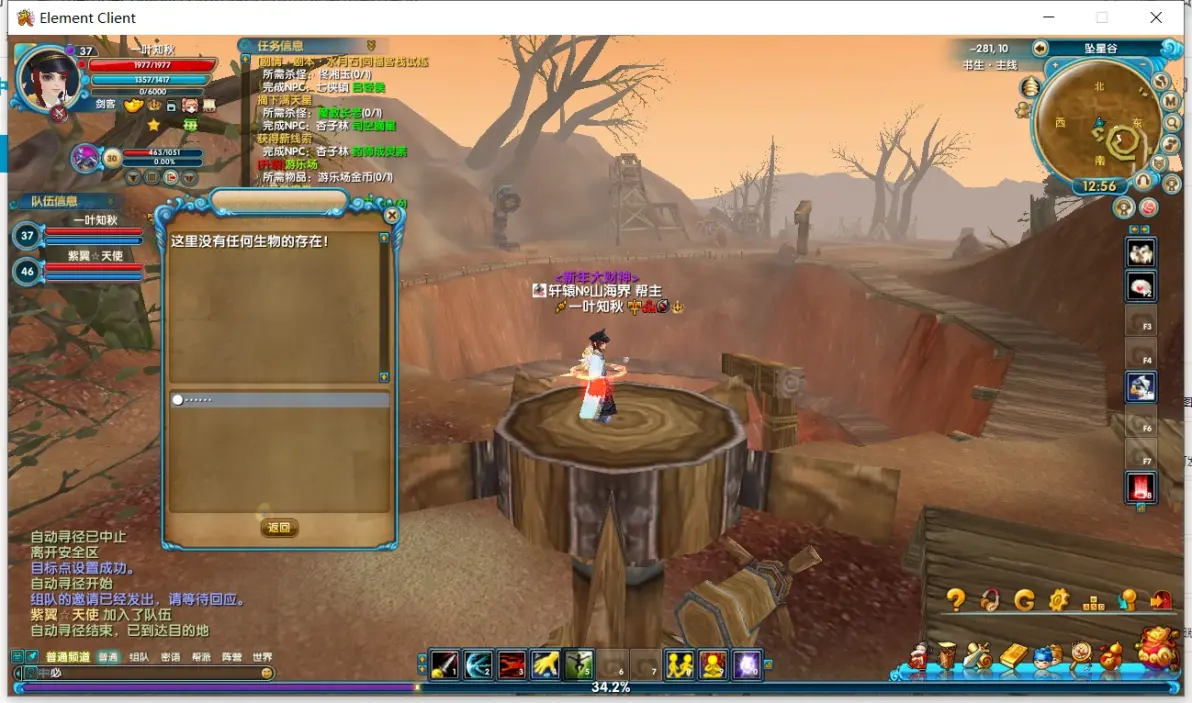Click the 返回 (Back) button
Viewport: 1192px width, 703px height.
tap(279, 528)
